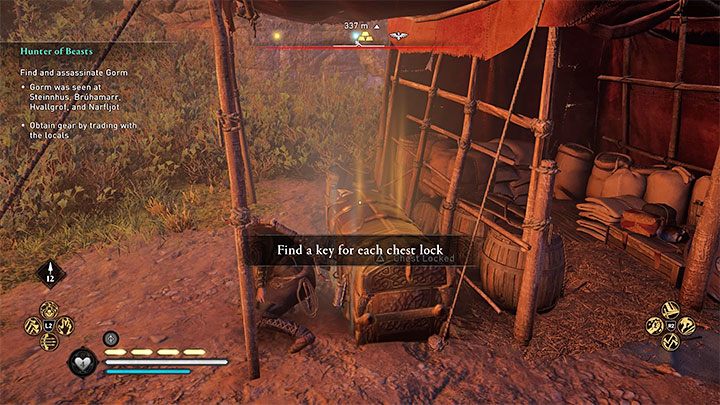Trigger the left-side ability of the left wheel
Viewport: 720px width, 405px height.
tap(33, 326)
